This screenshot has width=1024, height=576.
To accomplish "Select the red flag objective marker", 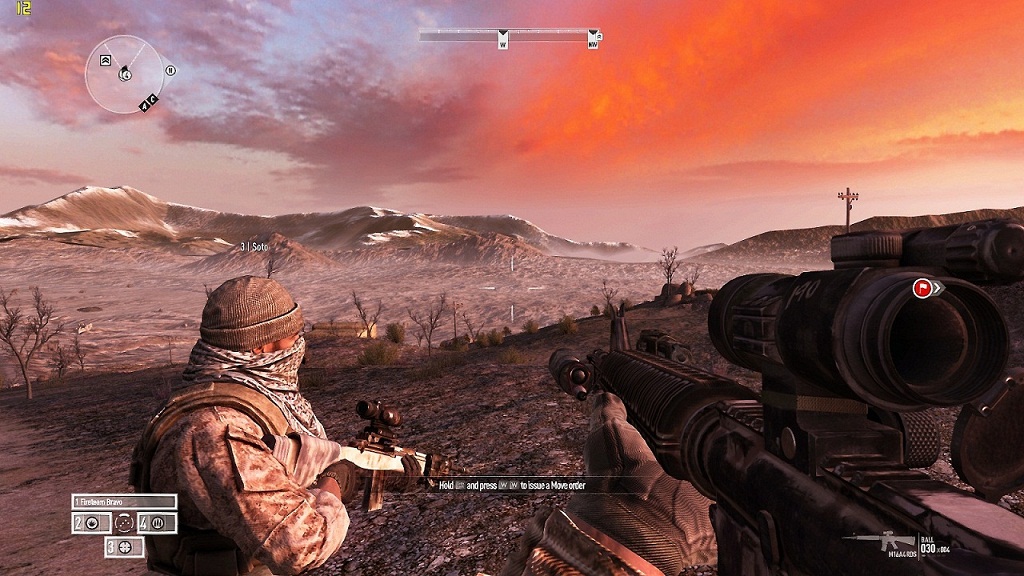I will pos(920,289).
